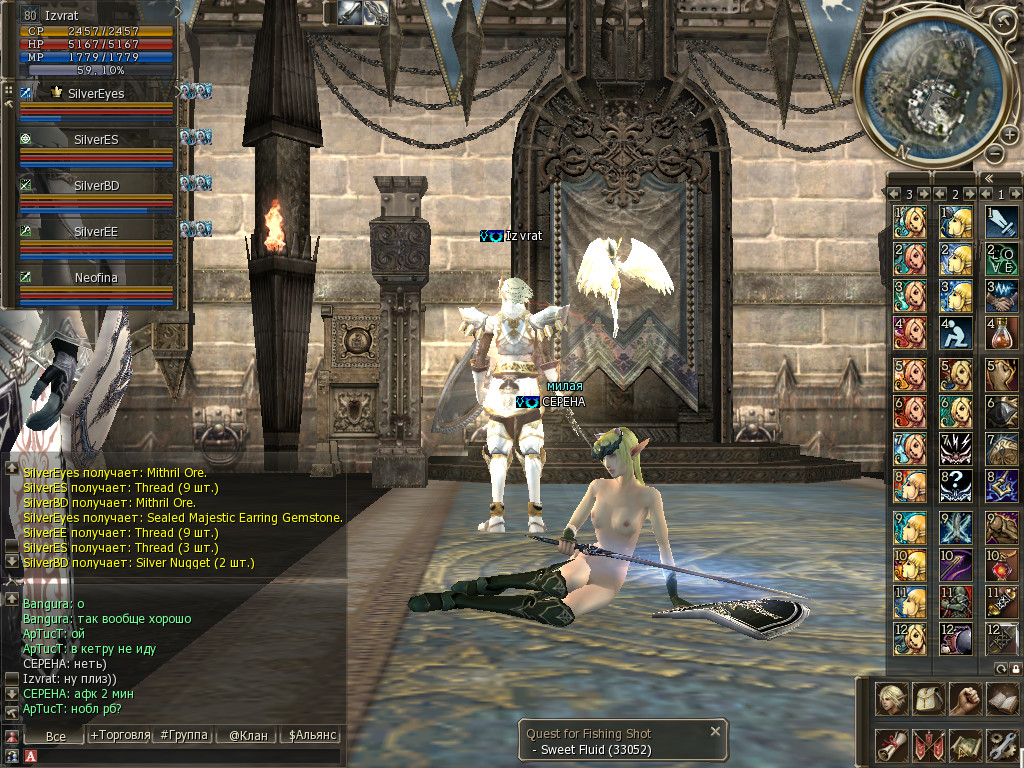Activate the sit/stand action icon
1024x768 pixels.
point(955,333)
